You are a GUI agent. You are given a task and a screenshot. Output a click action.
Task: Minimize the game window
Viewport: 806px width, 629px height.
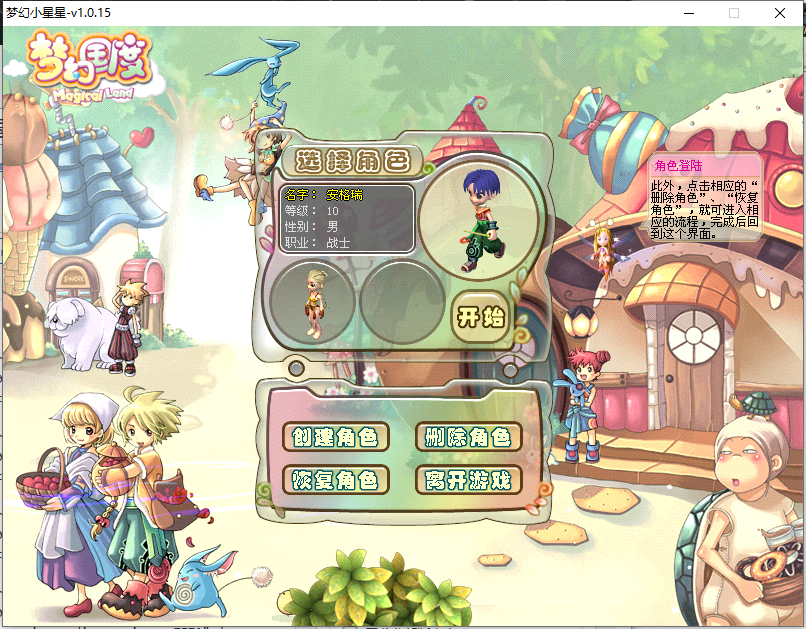tap(688, 13)
